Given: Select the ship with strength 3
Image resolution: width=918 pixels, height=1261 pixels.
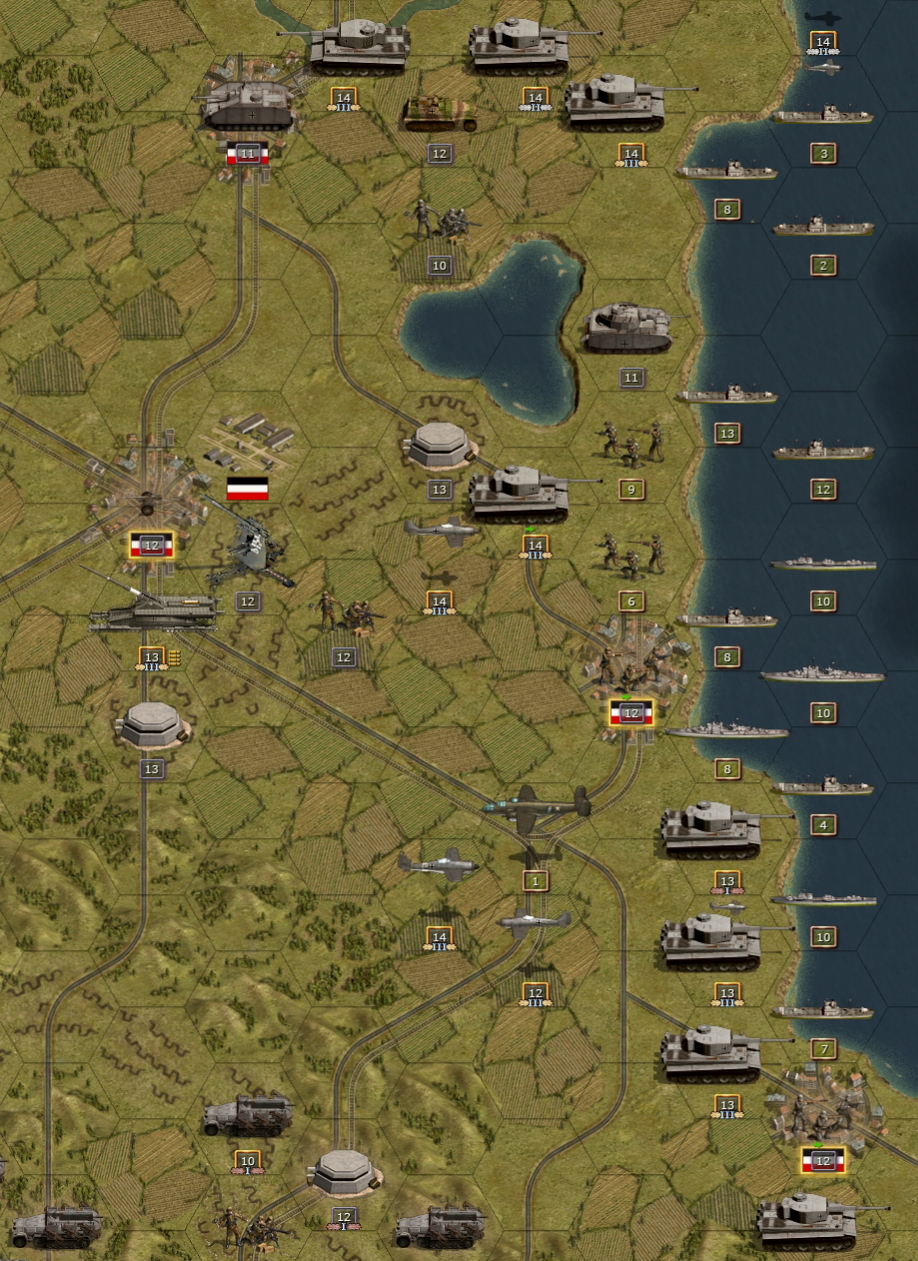Looking at the screenshot, I should tap(822, 116).
